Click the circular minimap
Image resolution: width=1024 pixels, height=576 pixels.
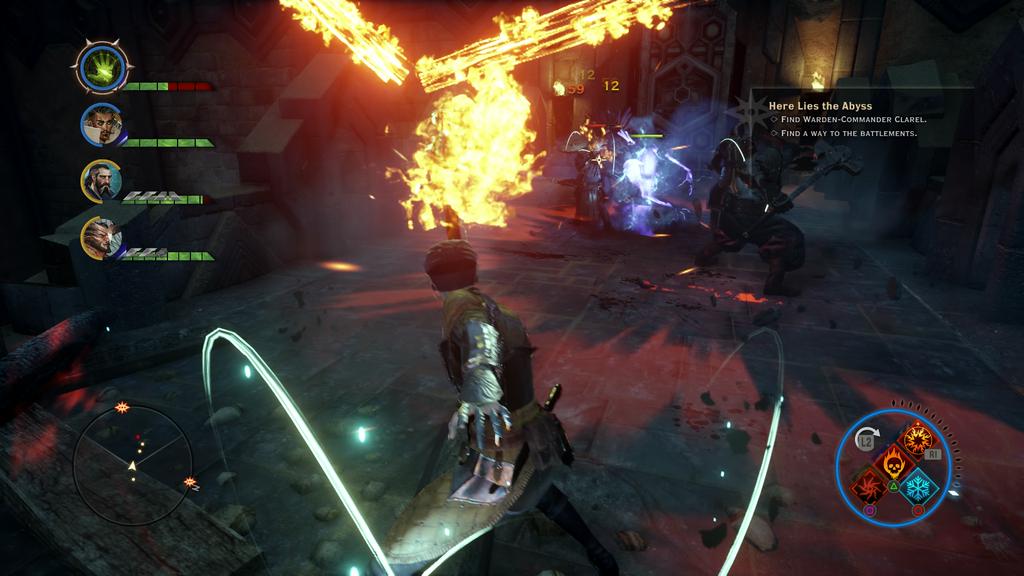tap(132, 463)
